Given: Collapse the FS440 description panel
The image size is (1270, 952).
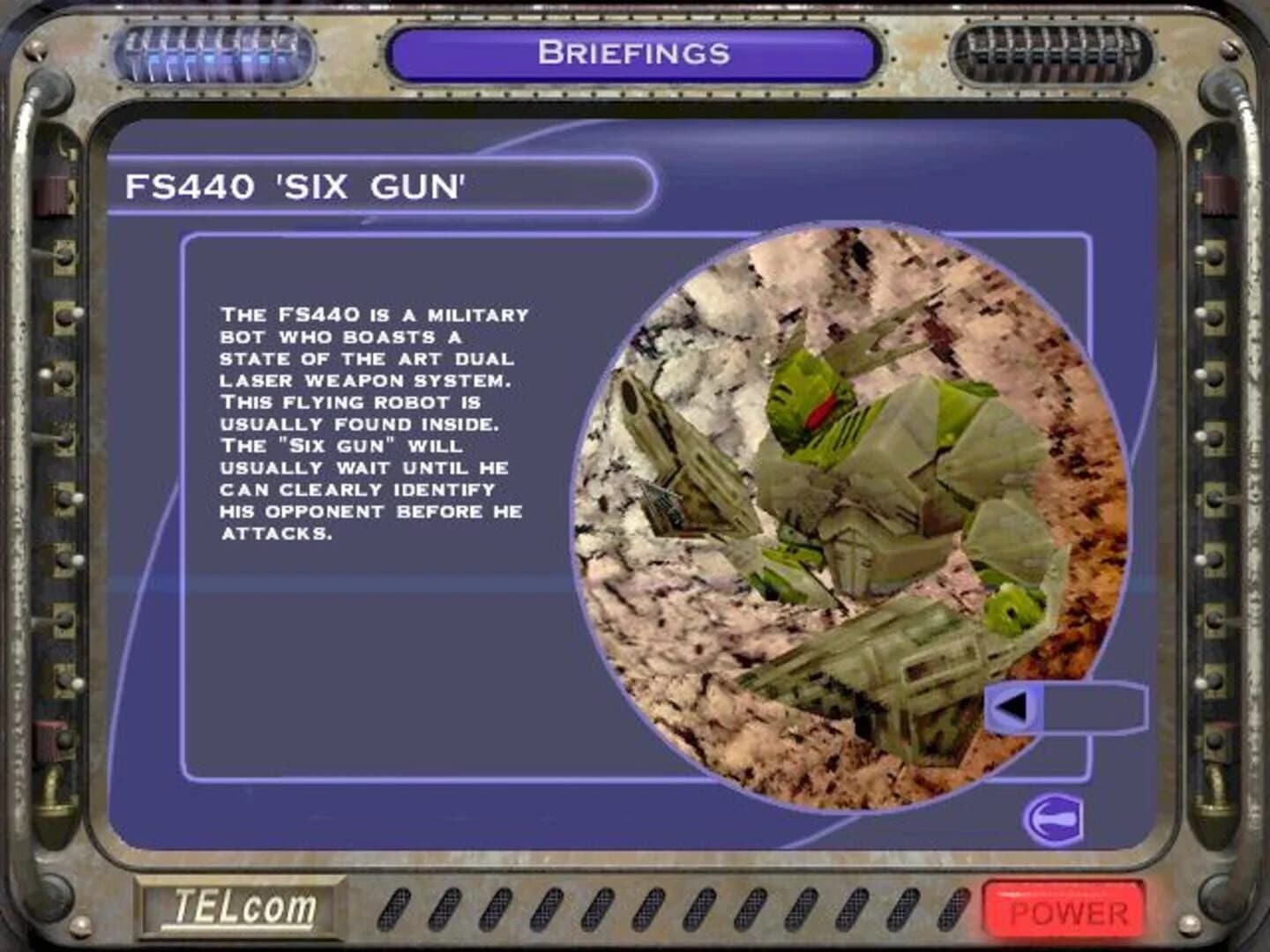Looking at the screenshot, I should (370, 423).
